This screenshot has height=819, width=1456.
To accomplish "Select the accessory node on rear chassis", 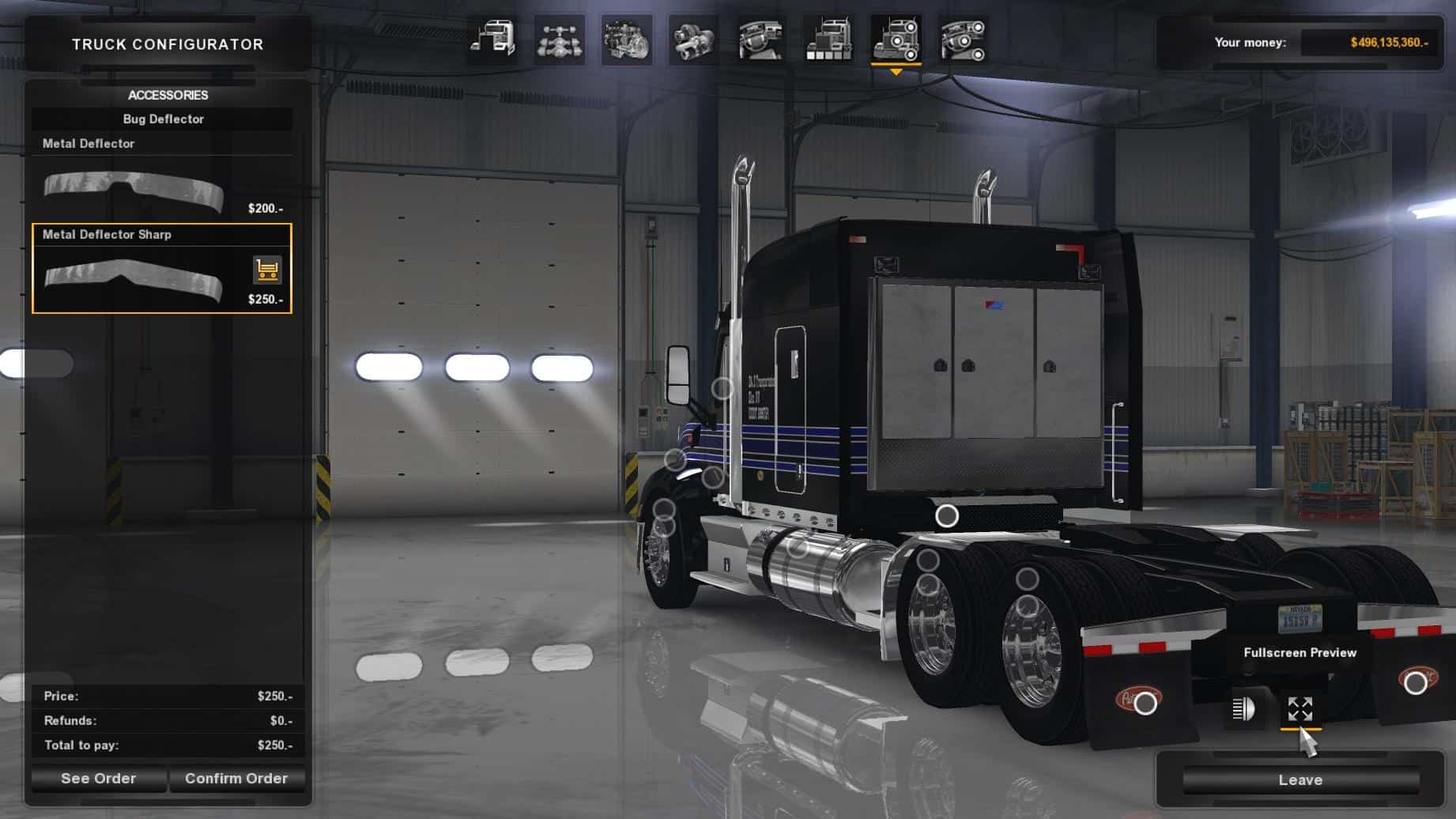I will pos(947,516).
